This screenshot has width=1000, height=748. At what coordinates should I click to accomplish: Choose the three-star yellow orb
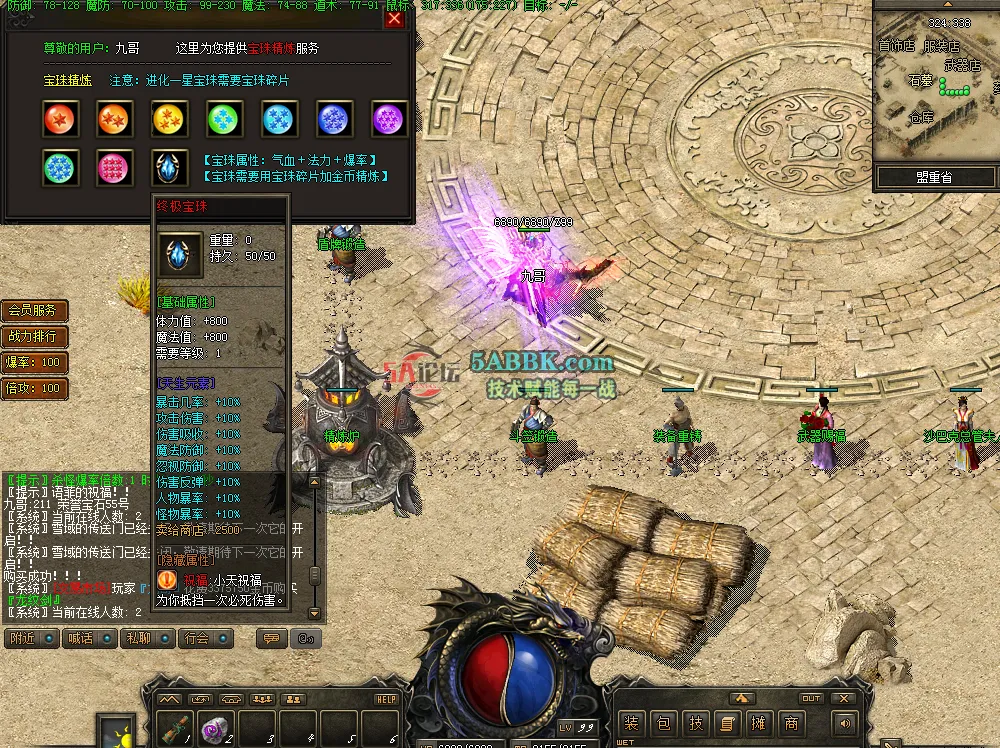pyautogui.click(x=169, y=119)
